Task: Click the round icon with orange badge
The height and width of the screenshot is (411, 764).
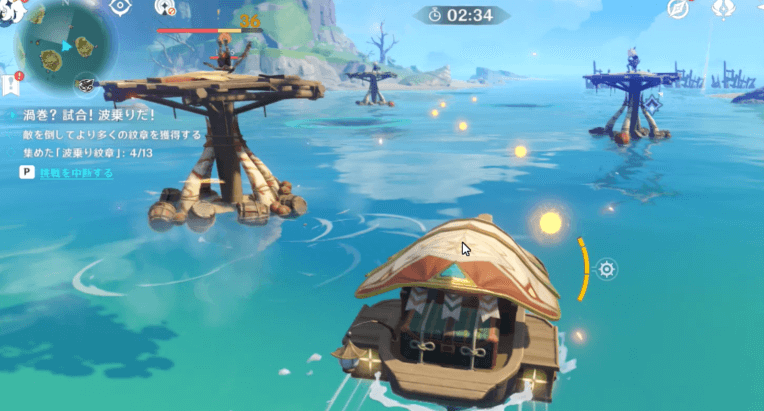Action: click(x=163, y=9)
